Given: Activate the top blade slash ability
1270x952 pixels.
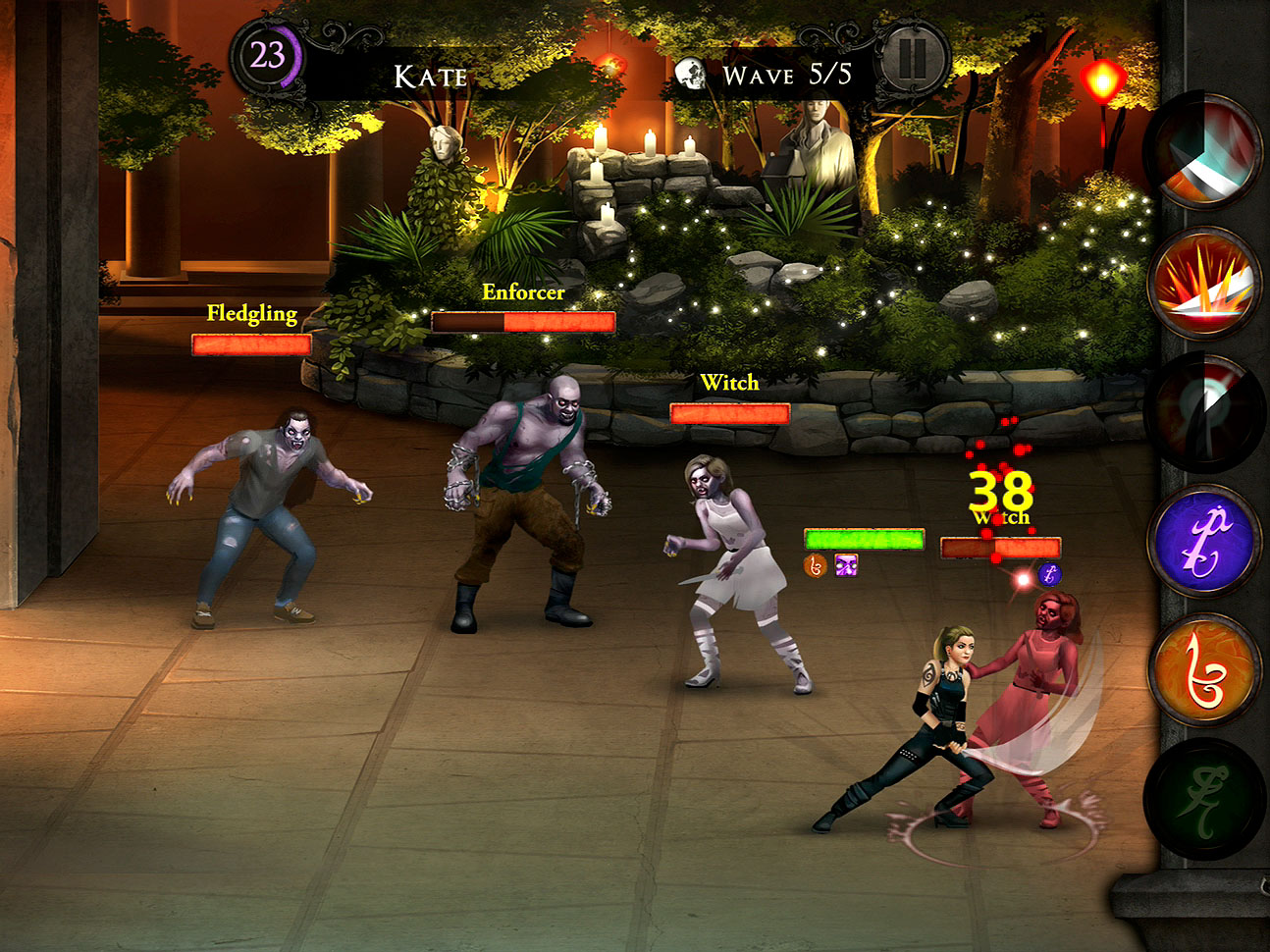Looking at the screenshot, I should (1206, 152).
